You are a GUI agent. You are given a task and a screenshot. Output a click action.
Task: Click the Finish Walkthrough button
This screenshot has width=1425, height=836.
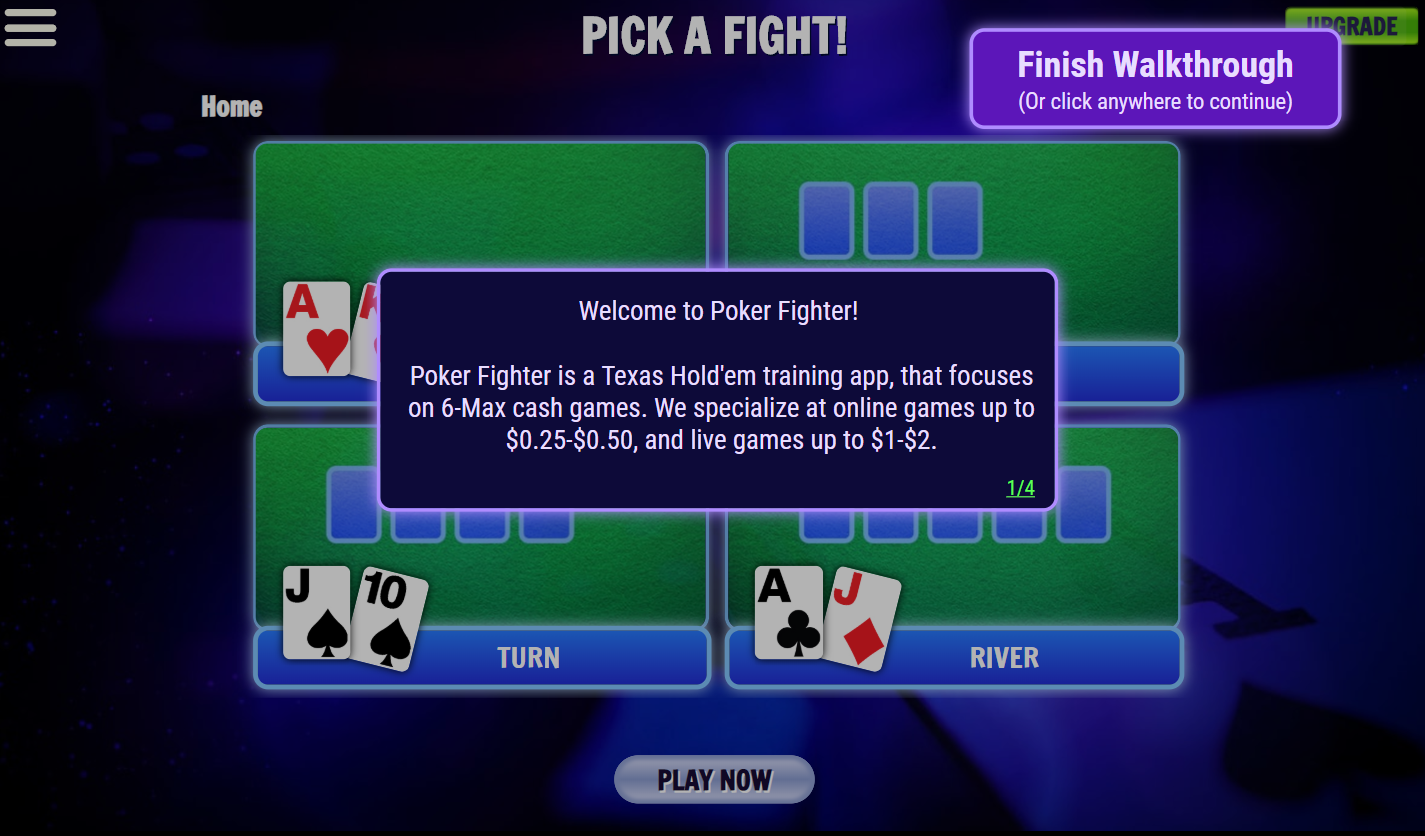pyautogui.click(x=1155, y=78)
